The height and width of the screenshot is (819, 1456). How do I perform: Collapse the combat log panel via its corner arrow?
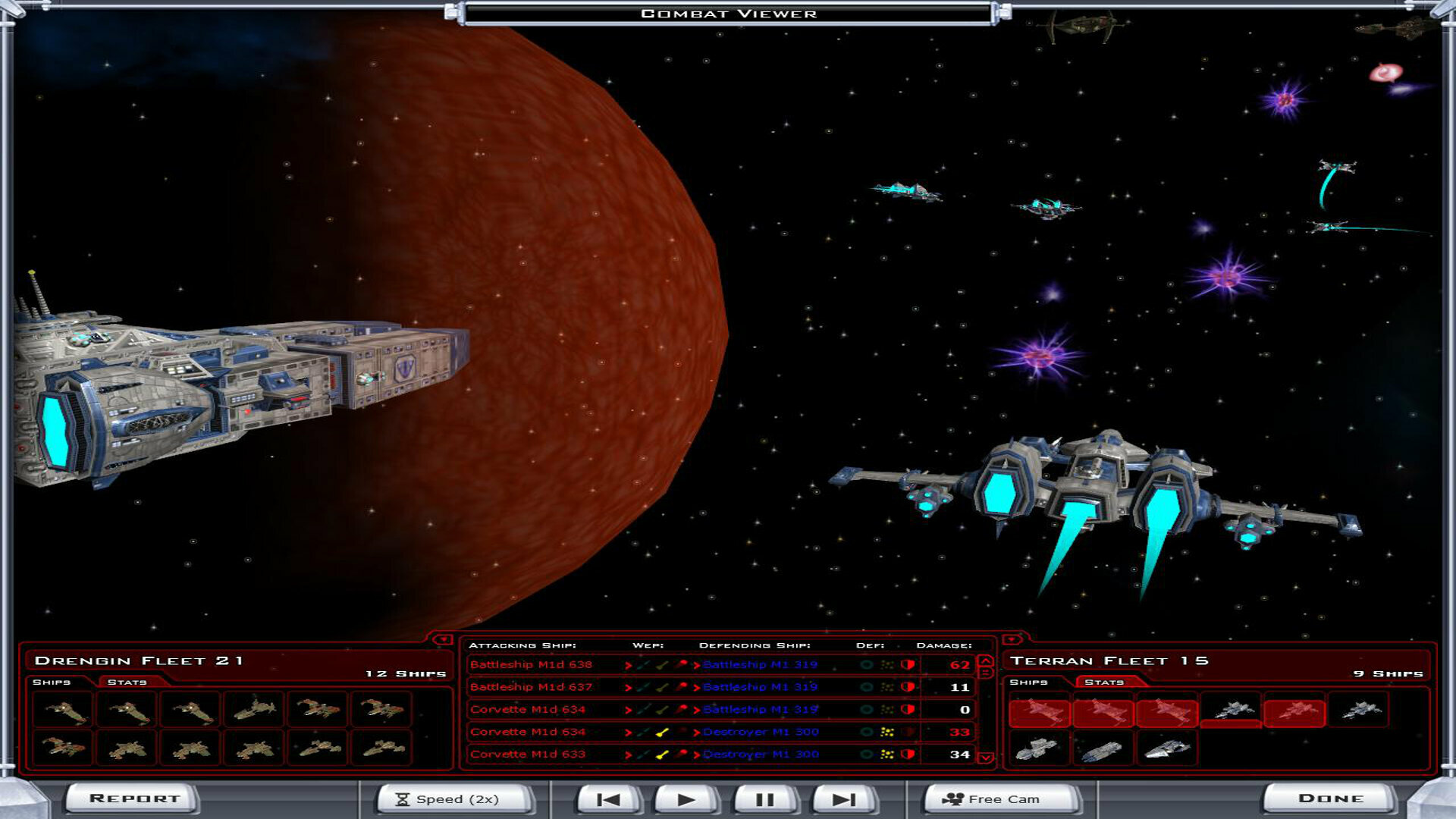click(x=443, y=640)
